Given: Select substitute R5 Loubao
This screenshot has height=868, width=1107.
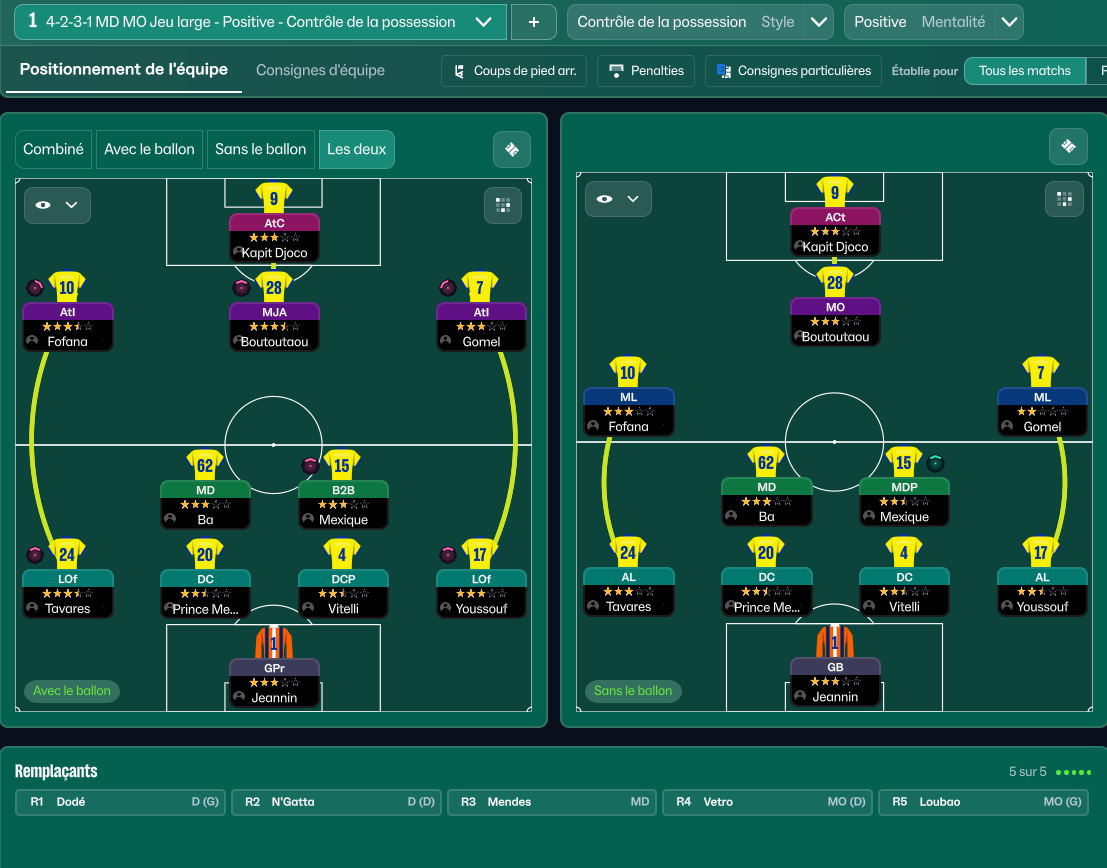Looking at the screenshot, I should click(x=984, y=802).
